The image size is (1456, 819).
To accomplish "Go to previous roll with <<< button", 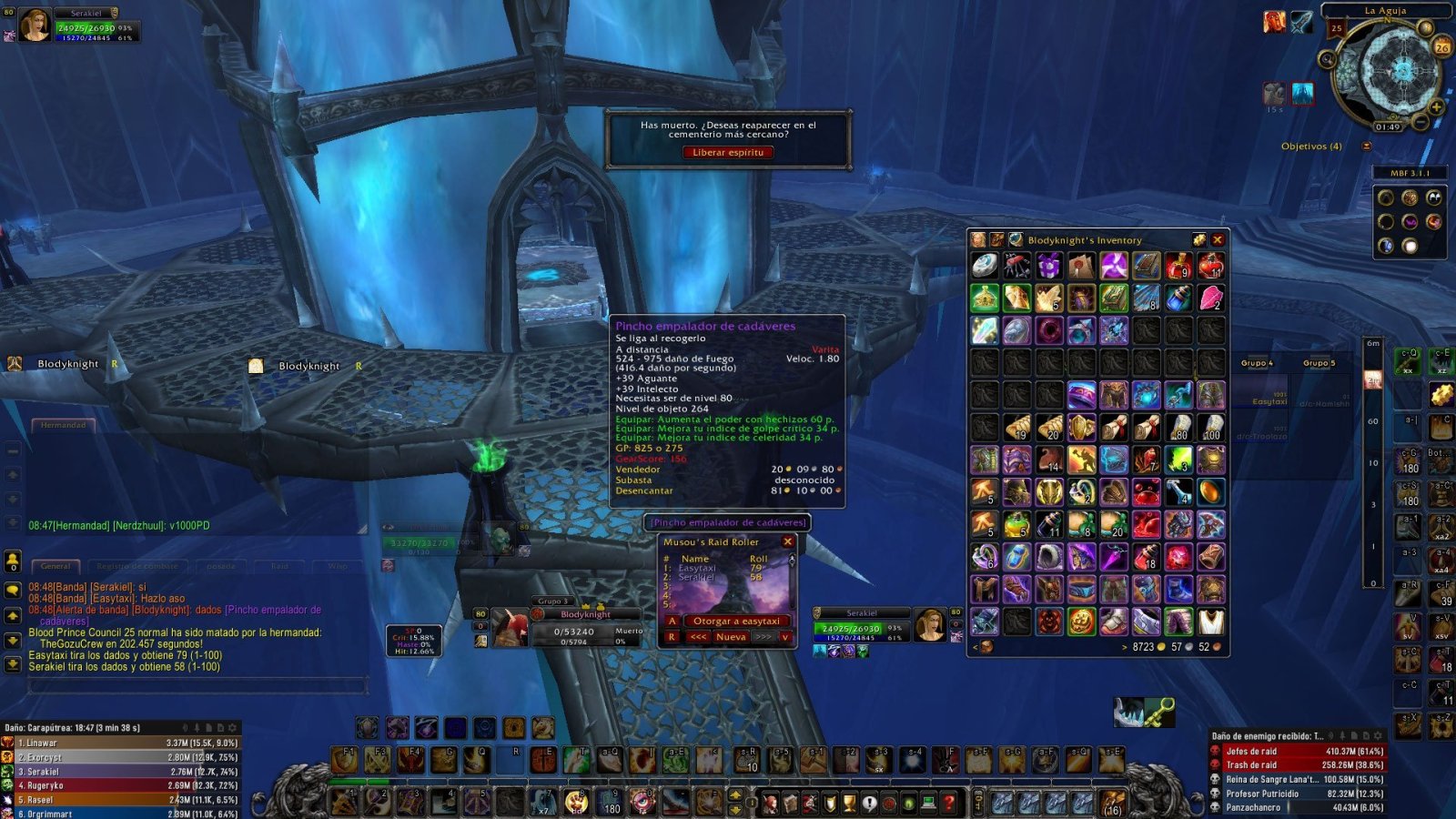I will point(698,637).
